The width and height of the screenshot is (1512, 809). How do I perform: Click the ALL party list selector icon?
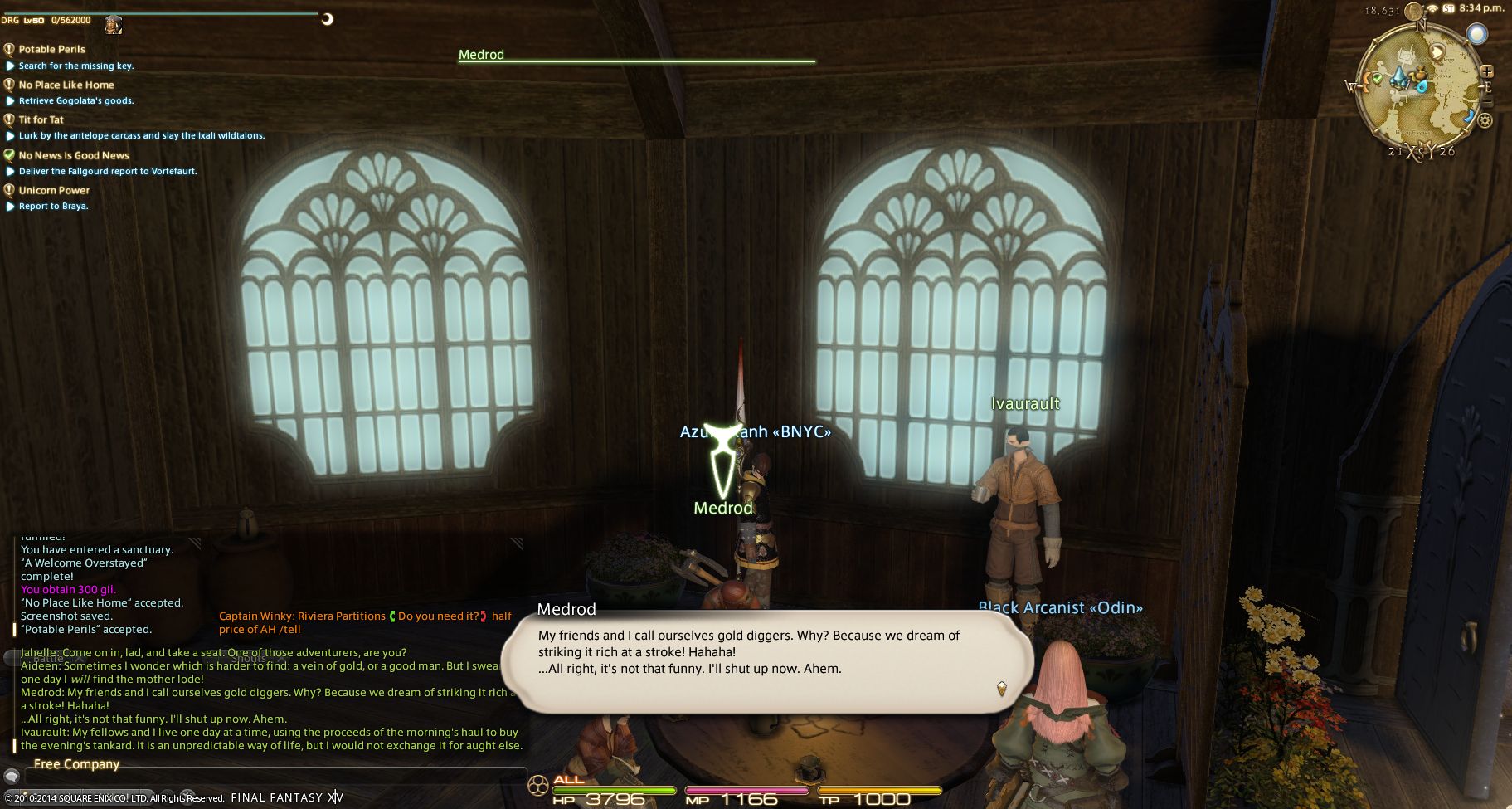click(538, 783)
